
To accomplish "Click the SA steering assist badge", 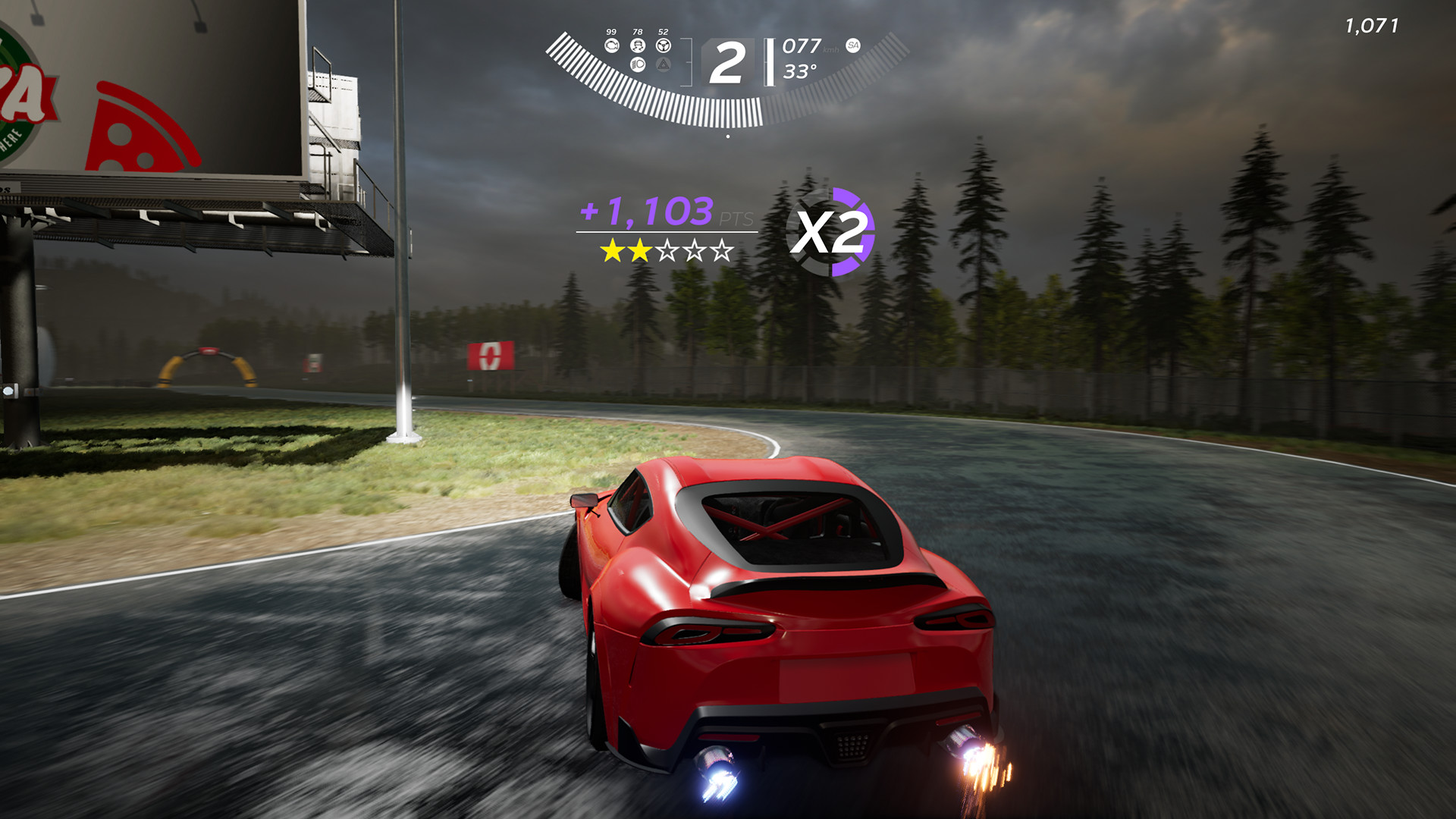I will tap(853, 45).
